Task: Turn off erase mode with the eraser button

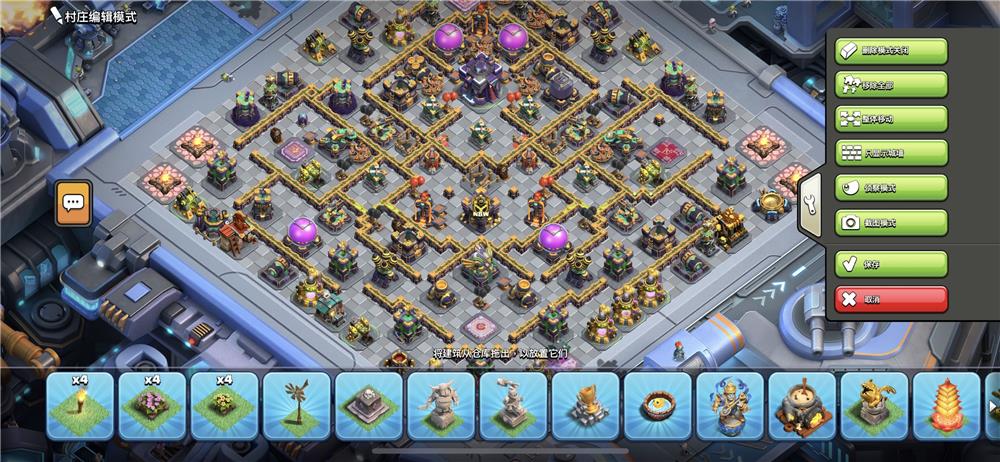Action: 890,51
